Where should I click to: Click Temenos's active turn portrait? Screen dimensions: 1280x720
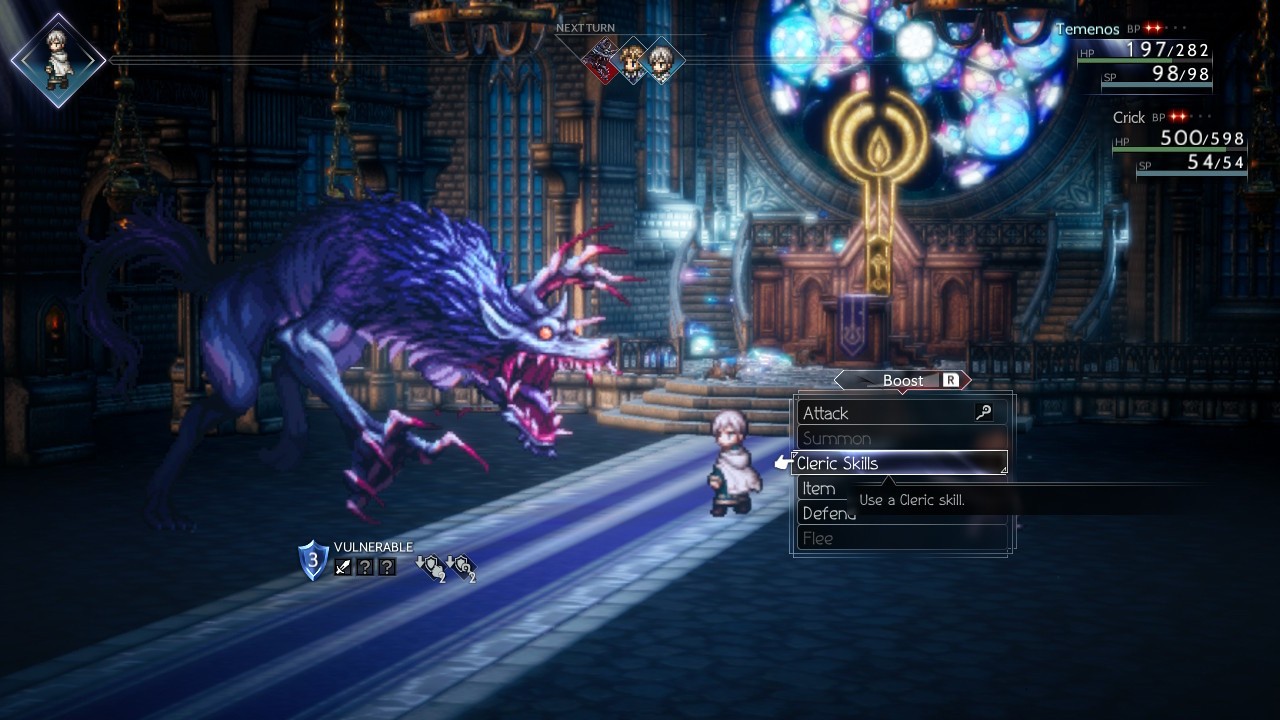pyautogui.click(x=58, y=60)
